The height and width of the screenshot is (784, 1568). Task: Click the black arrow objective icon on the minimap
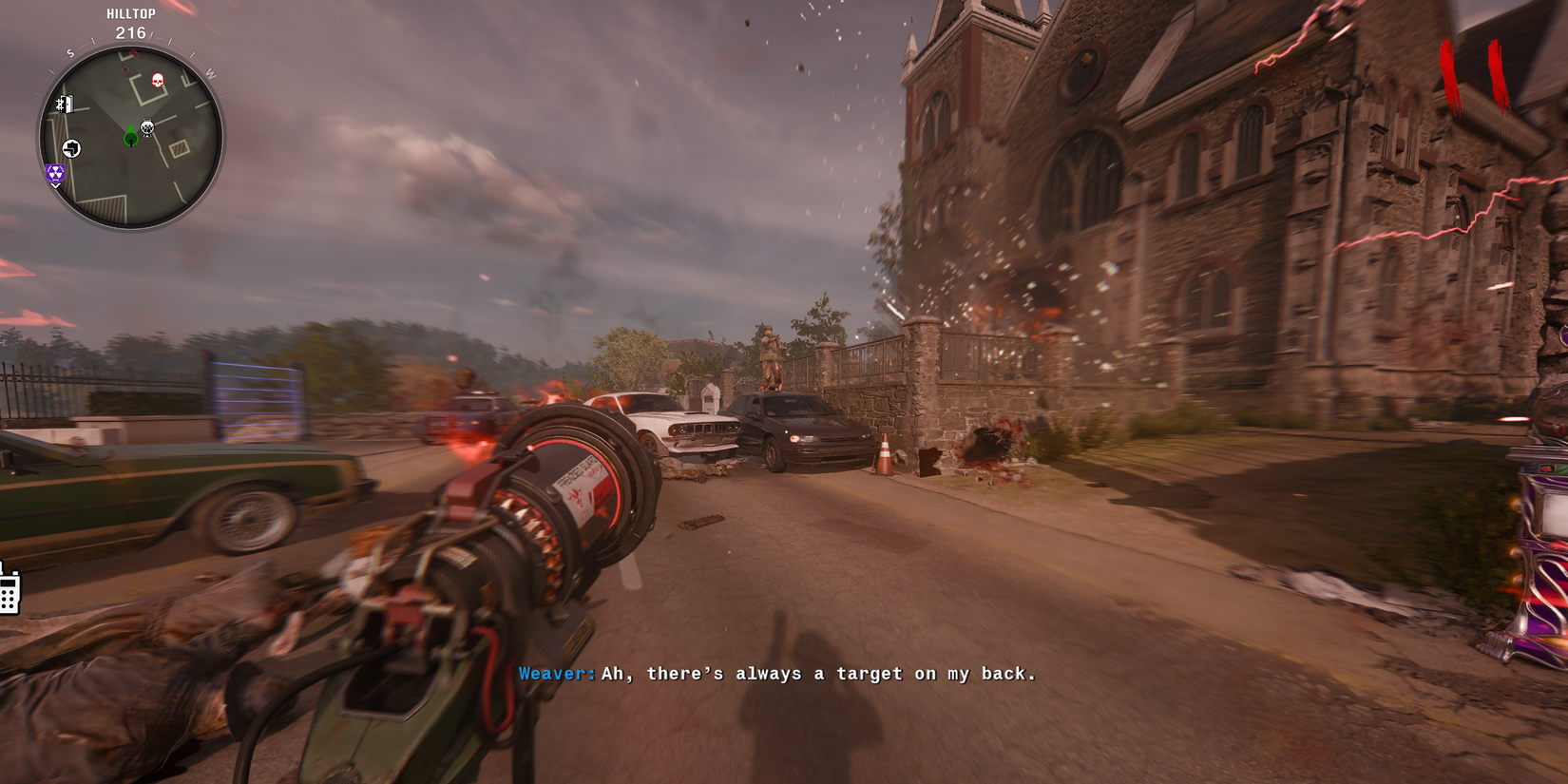point(71,147)
